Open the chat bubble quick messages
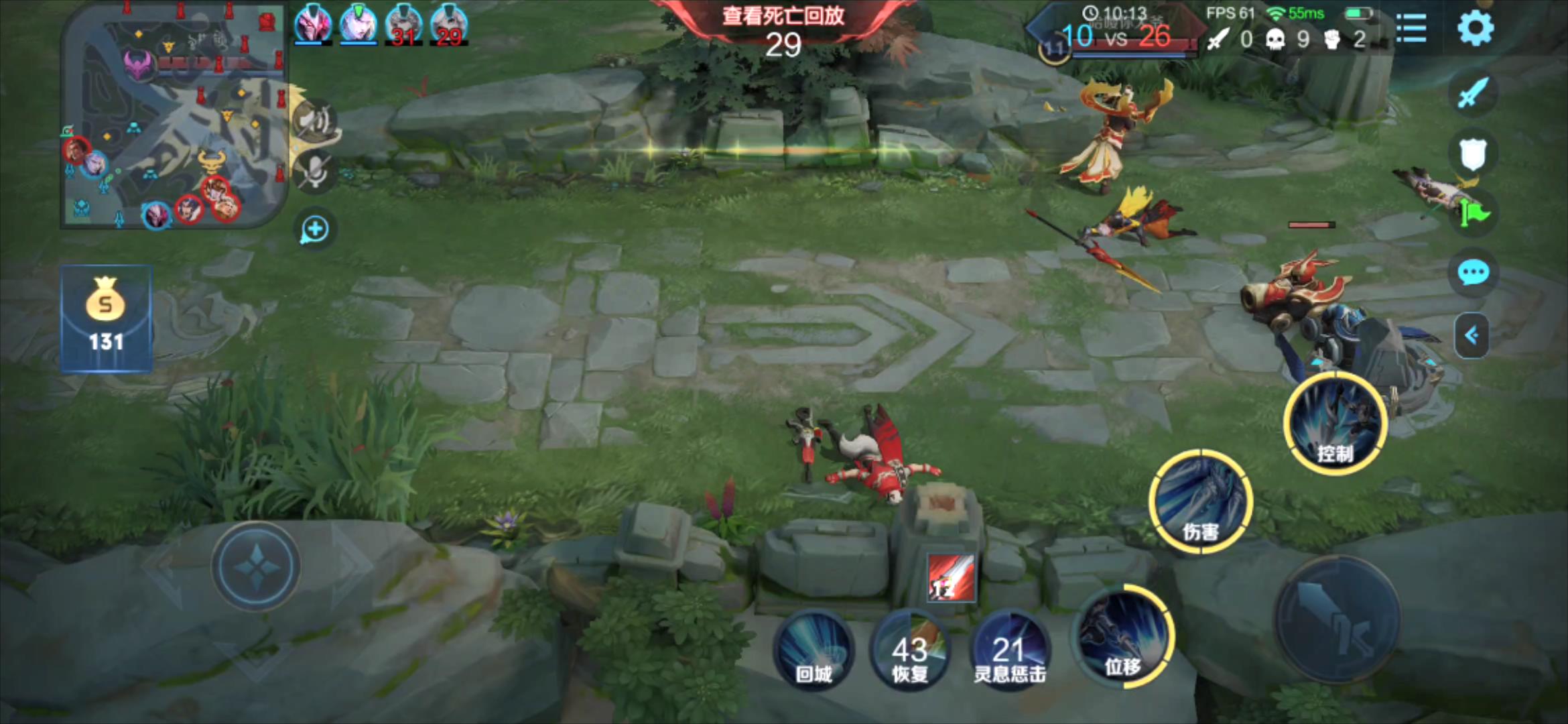Image resolution: width=1568 pixels, height=724 pixels. coord(1473,273)
